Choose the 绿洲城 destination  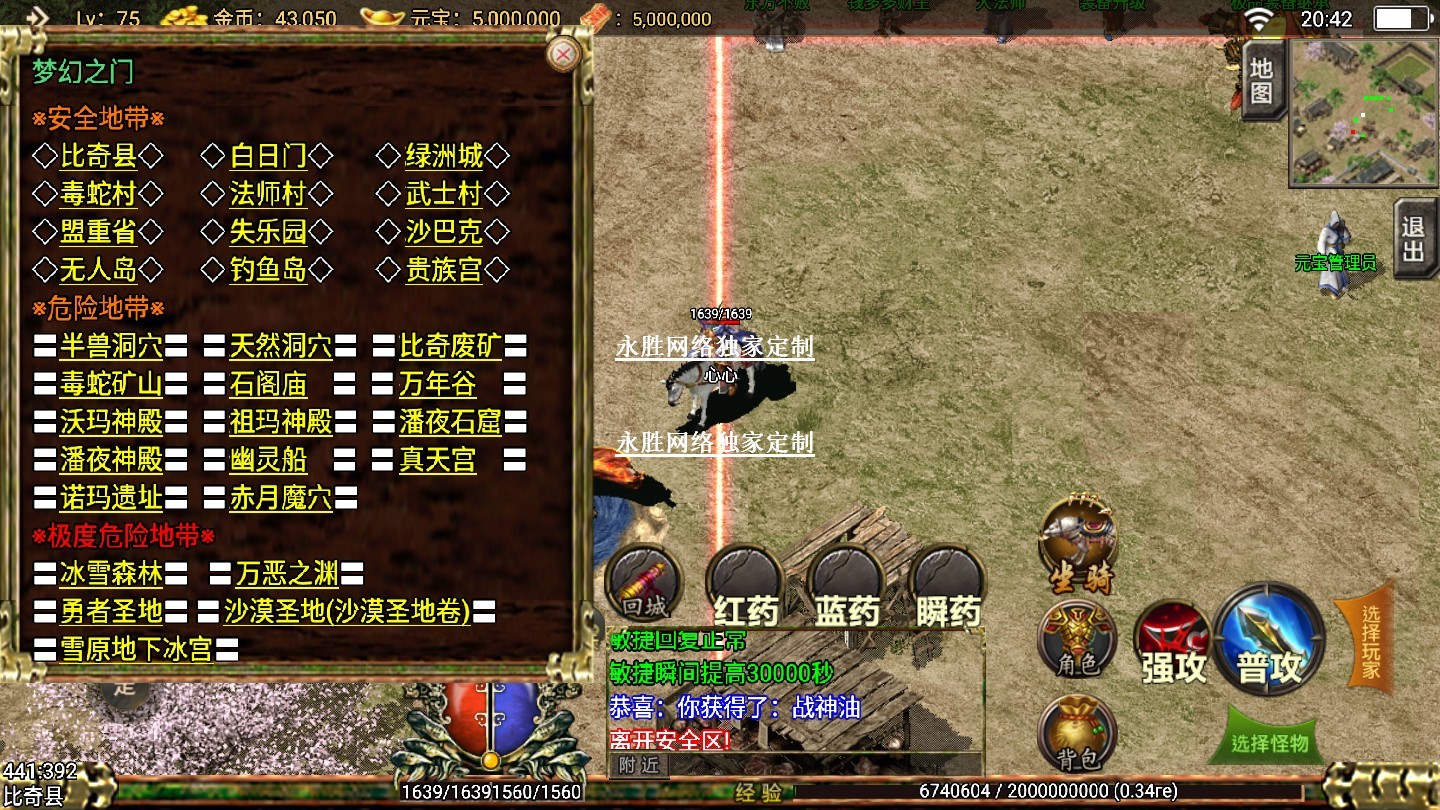click(x=443, y=156)
